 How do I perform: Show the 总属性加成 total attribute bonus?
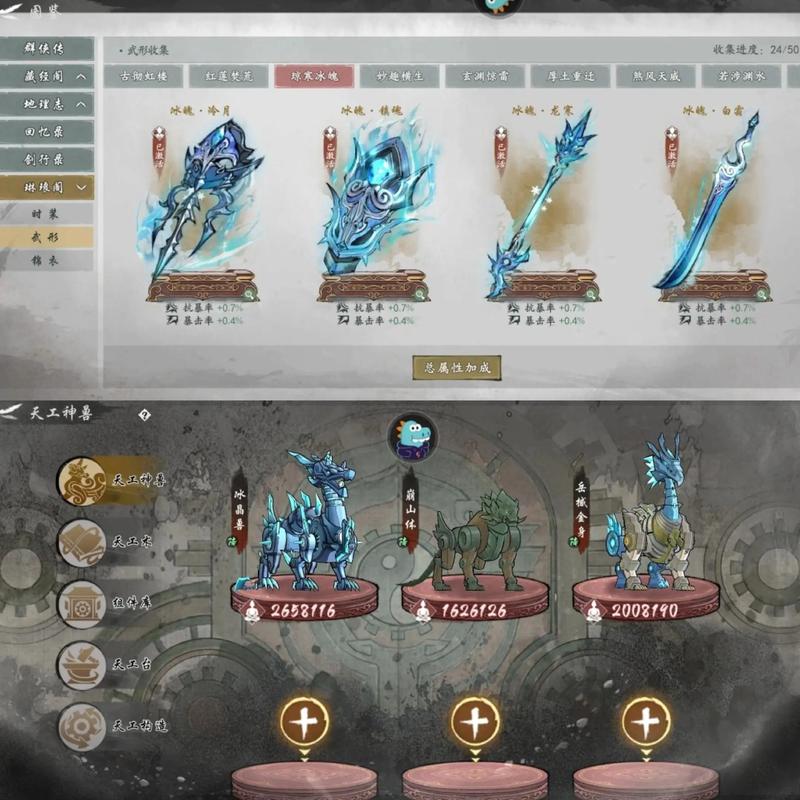pos(456,367)
